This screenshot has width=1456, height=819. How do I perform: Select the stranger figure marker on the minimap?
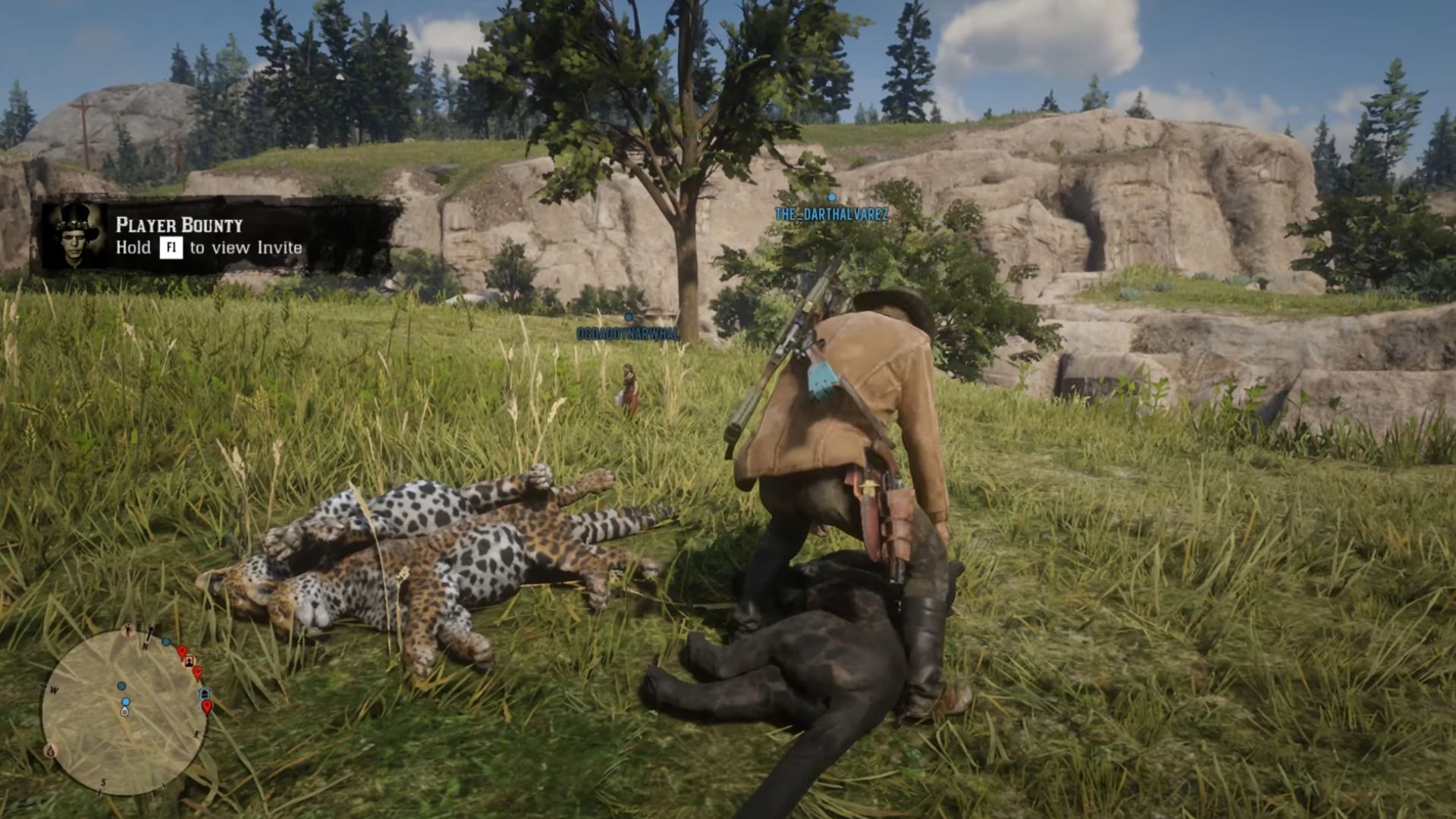click(129, 631)
